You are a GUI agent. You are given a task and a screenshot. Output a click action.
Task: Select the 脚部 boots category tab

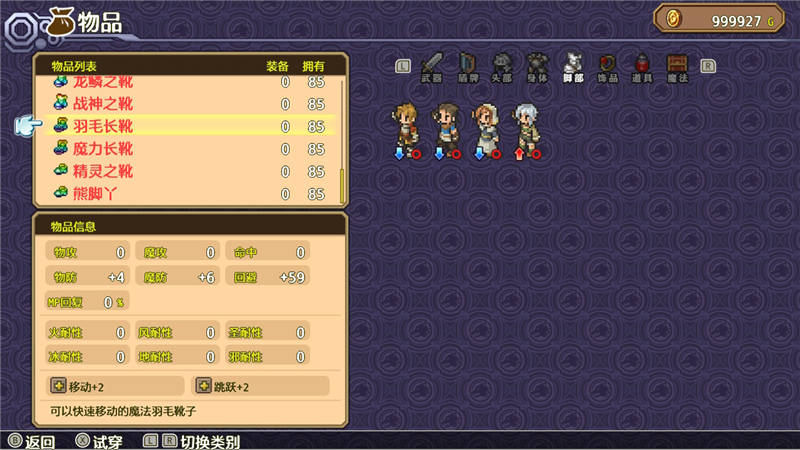[x=573, y=66]
